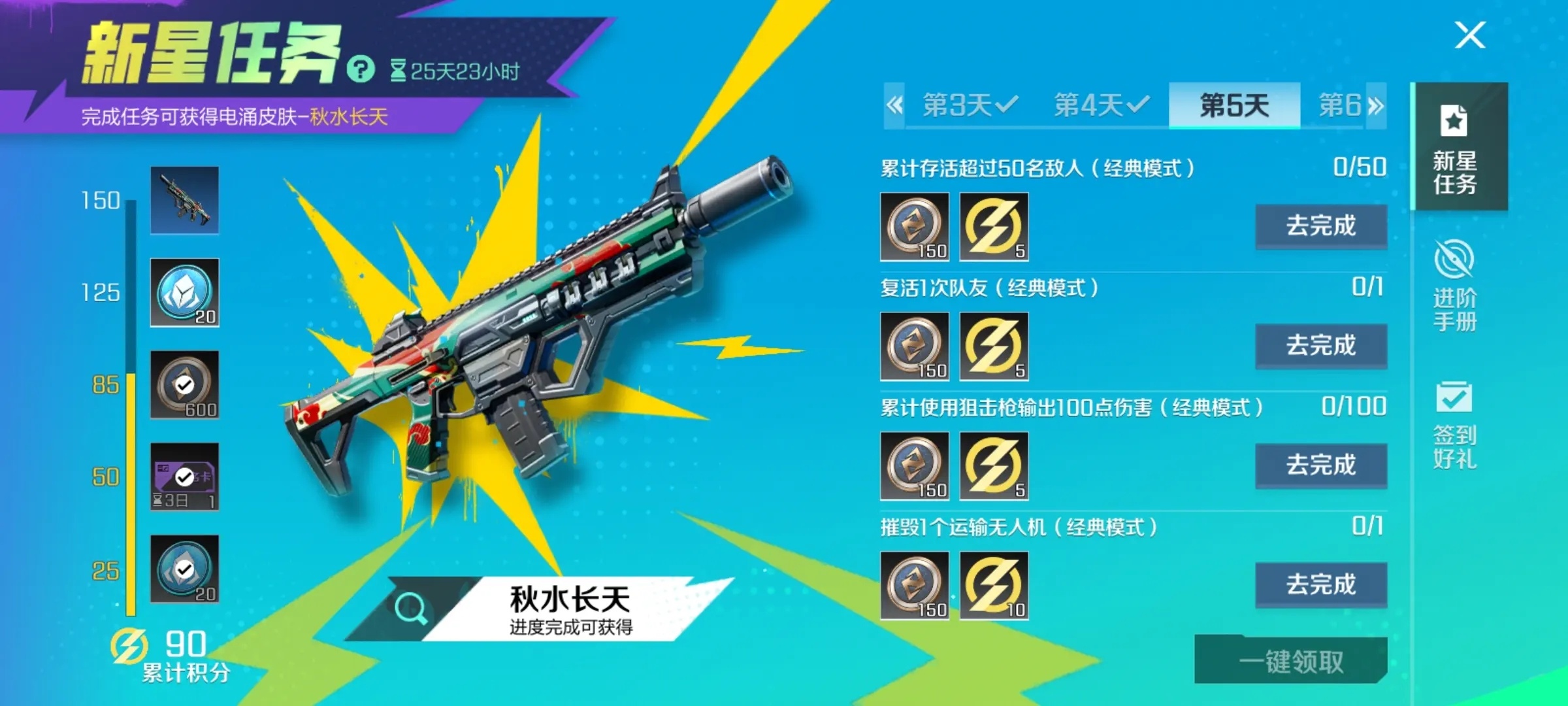Open the 新星任务 side menu entry
The image size is (1568, 706).
coord(1455,149)
